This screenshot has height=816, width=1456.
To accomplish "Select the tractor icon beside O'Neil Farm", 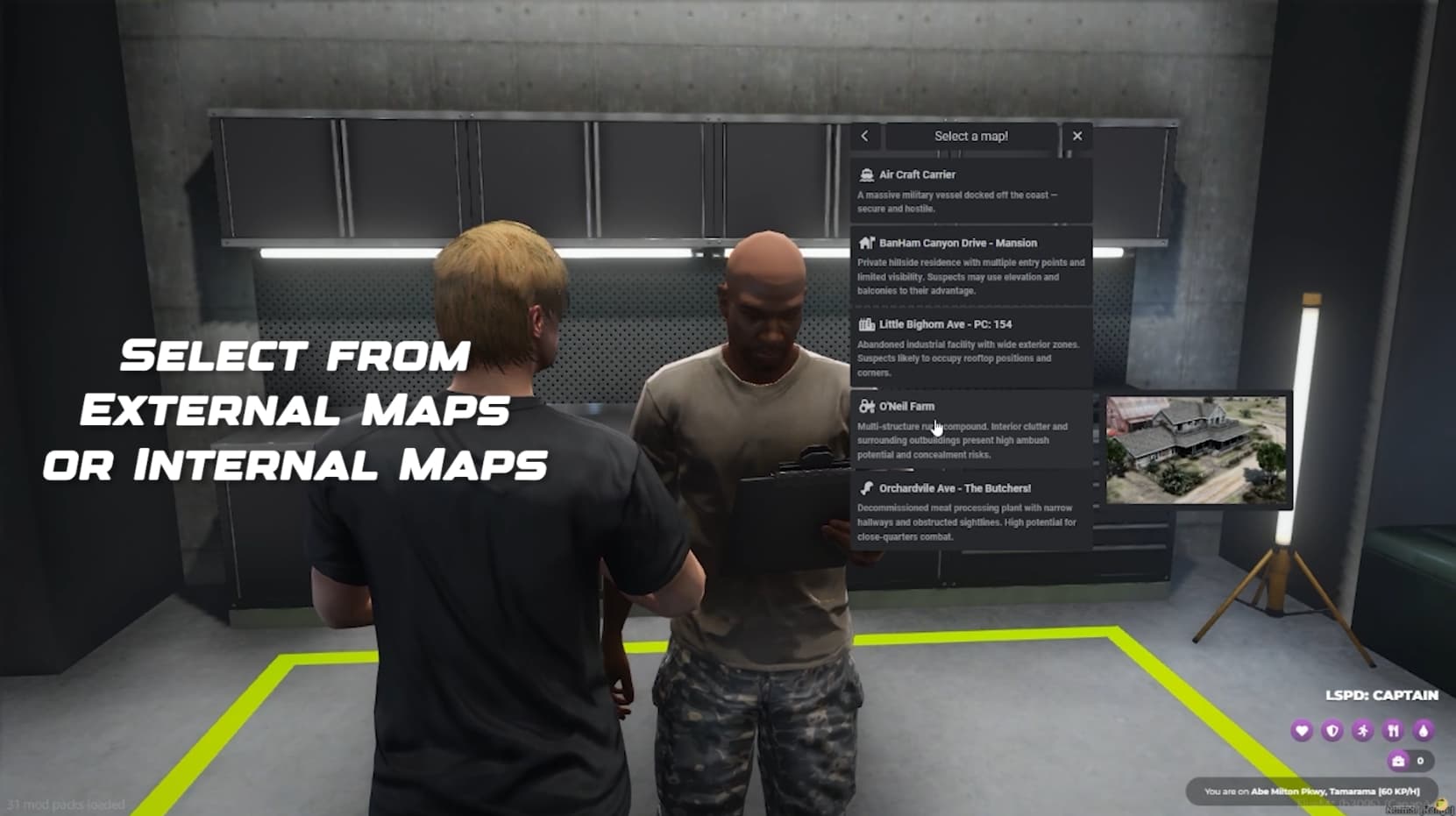I will click(x=865, y=406).
